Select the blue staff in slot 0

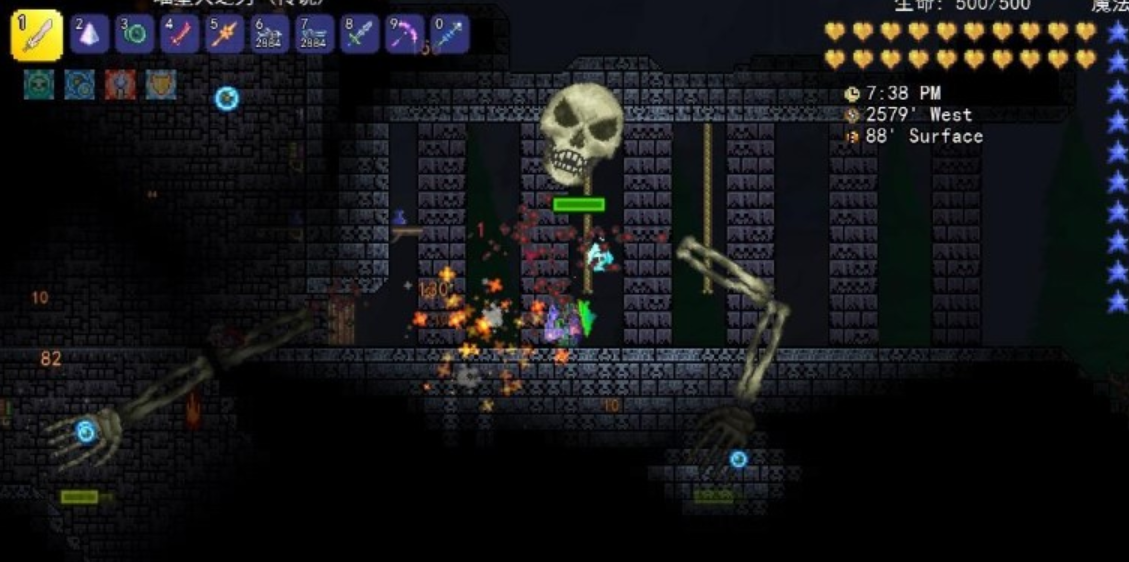(x=450, y=35)
